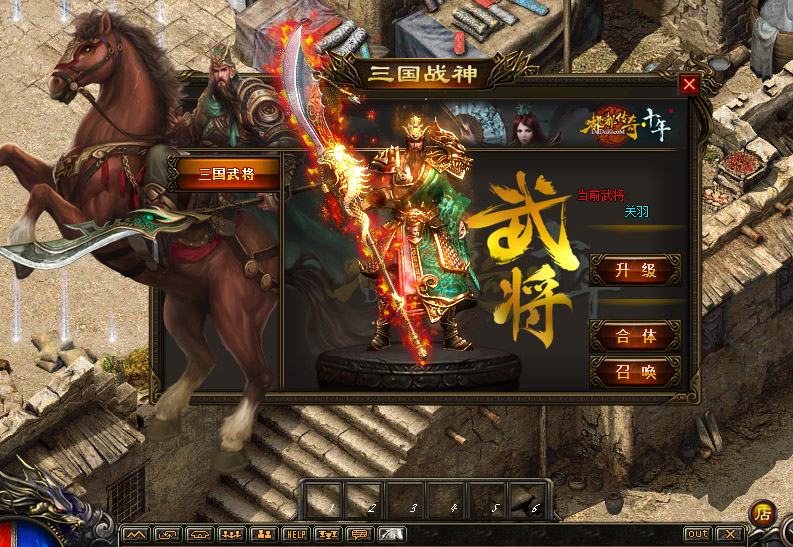Open the chat speech-bubble toolbar button
793x547 pixels.
tap(358, 535)
